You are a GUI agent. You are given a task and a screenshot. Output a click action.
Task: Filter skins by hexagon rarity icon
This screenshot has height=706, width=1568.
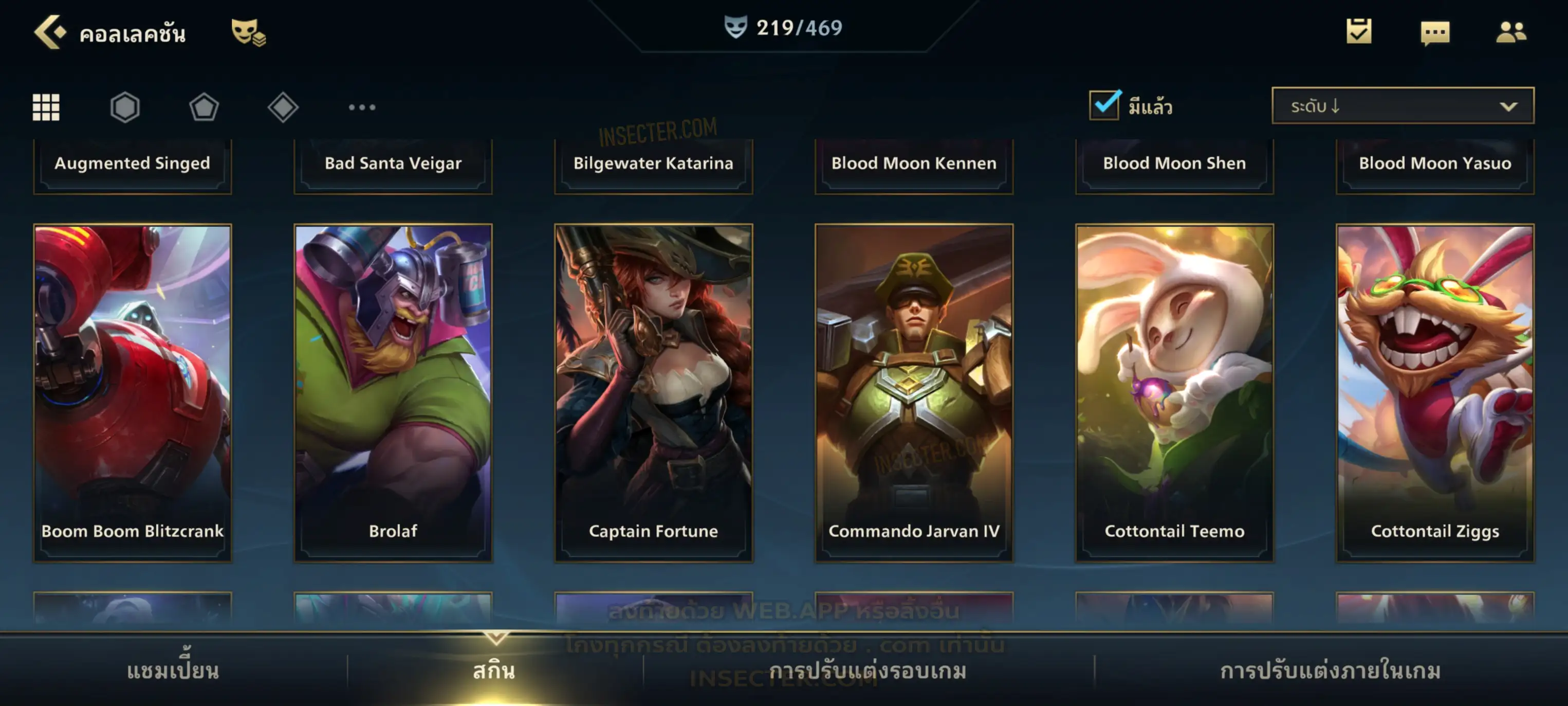[x=125, y=107]
